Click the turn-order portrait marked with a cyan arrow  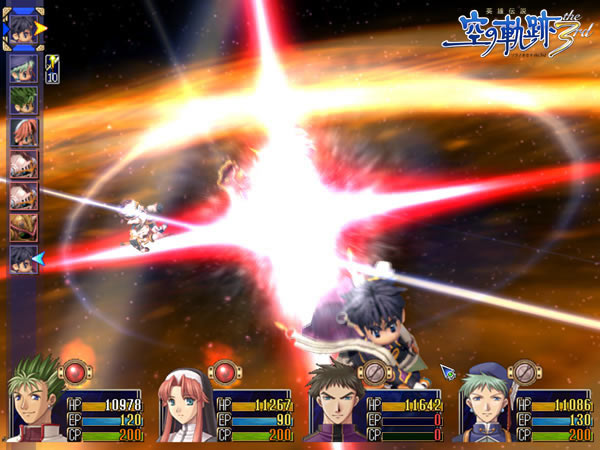(x=23, y=259)
